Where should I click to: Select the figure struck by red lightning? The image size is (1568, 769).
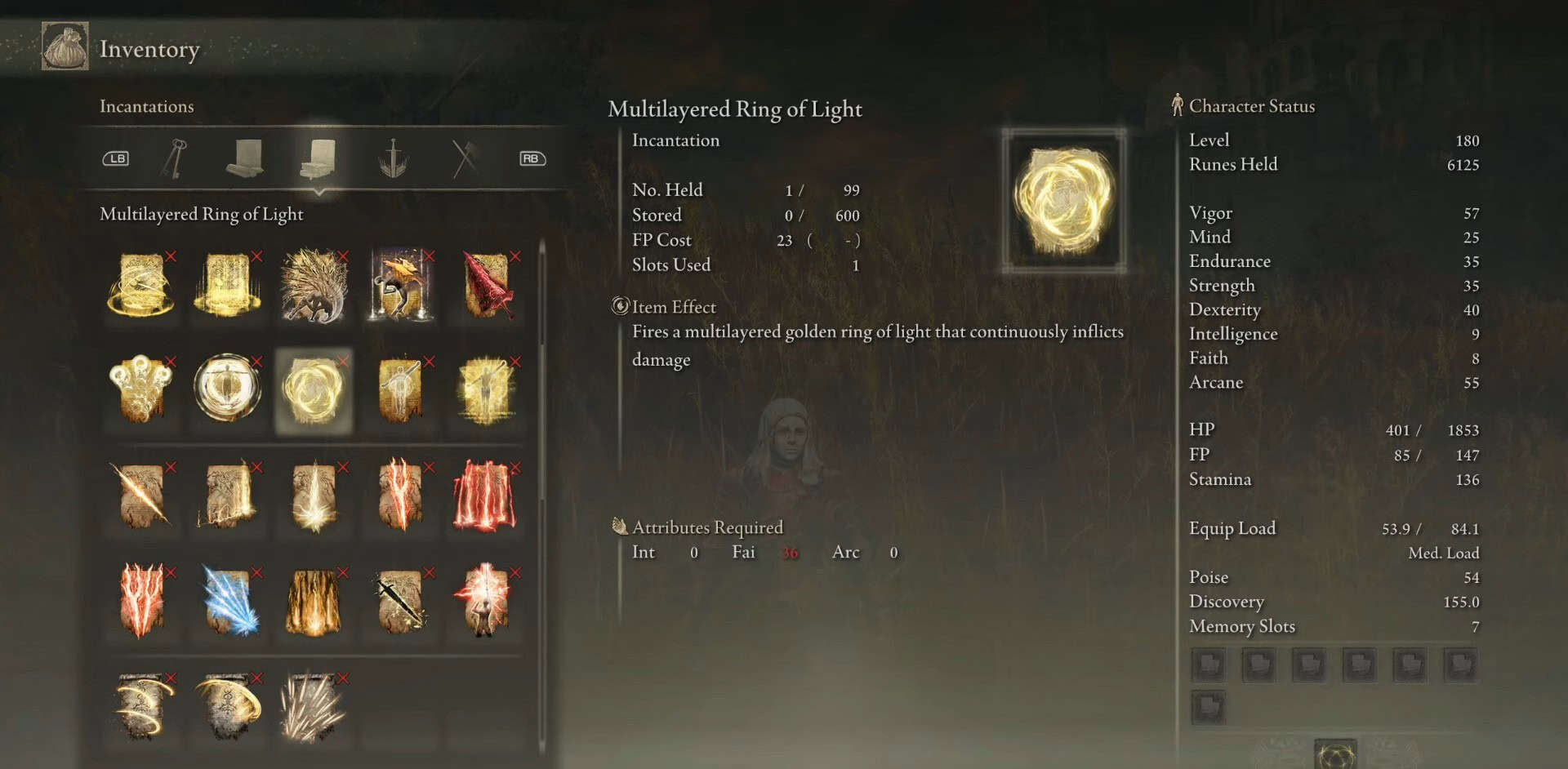pos(487,602)
